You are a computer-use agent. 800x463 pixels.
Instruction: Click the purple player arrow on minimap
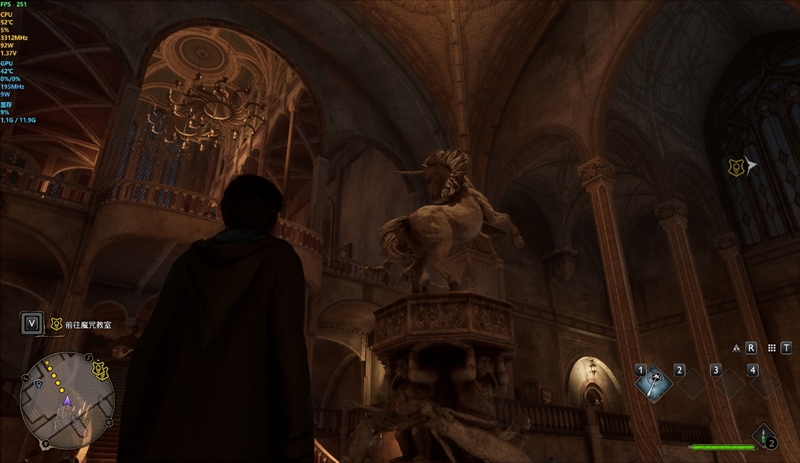67,400
